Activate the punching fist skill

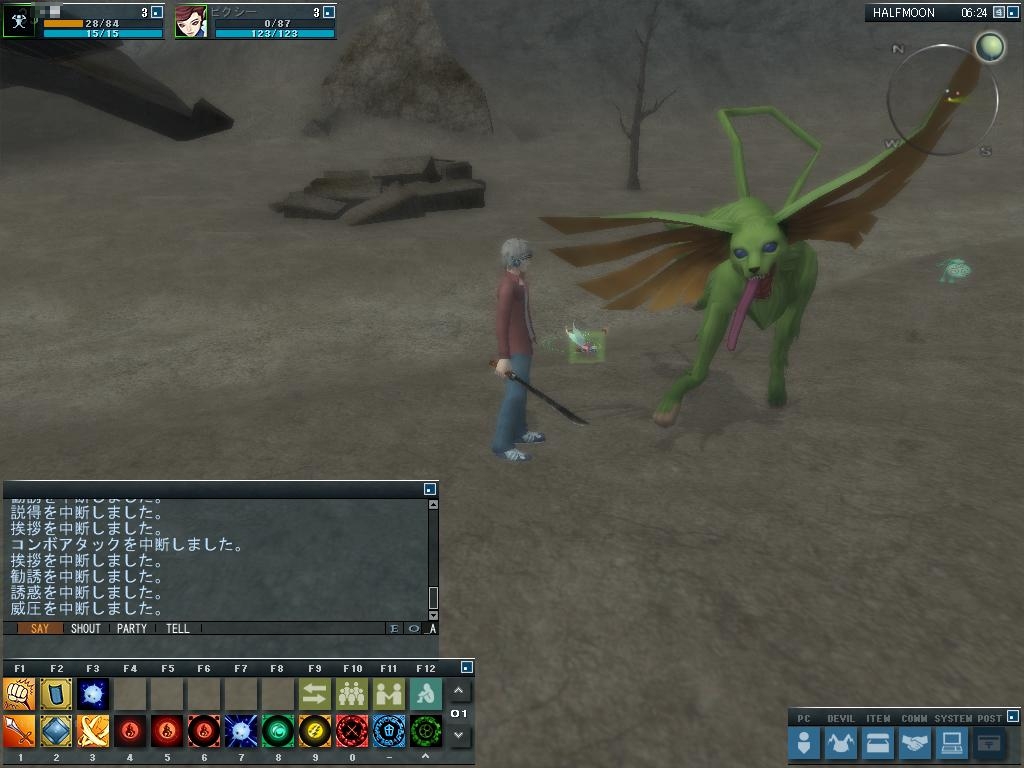tap(19, 694)
